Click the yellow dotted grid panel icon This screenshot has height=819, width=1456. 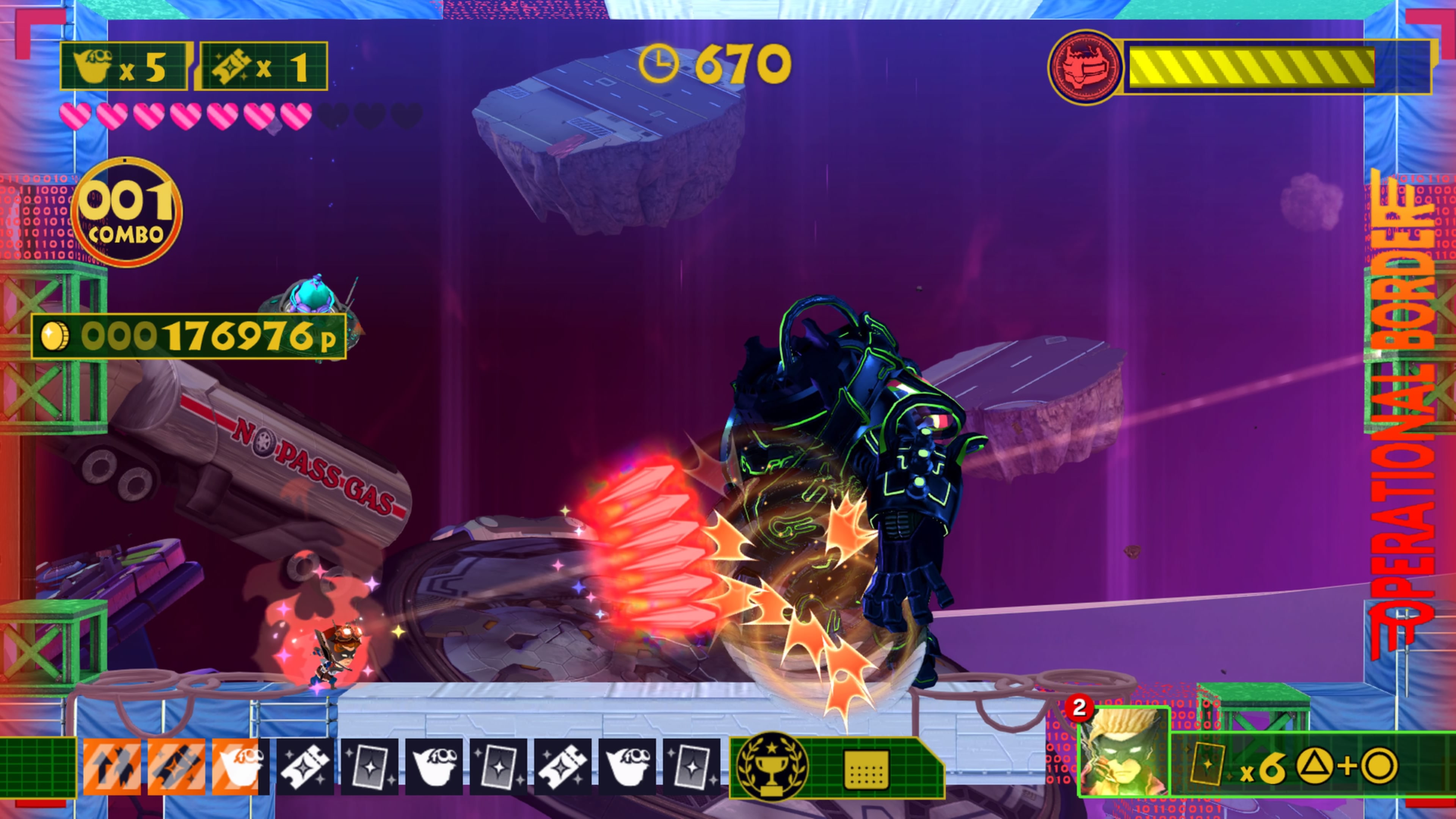(865, 769)
